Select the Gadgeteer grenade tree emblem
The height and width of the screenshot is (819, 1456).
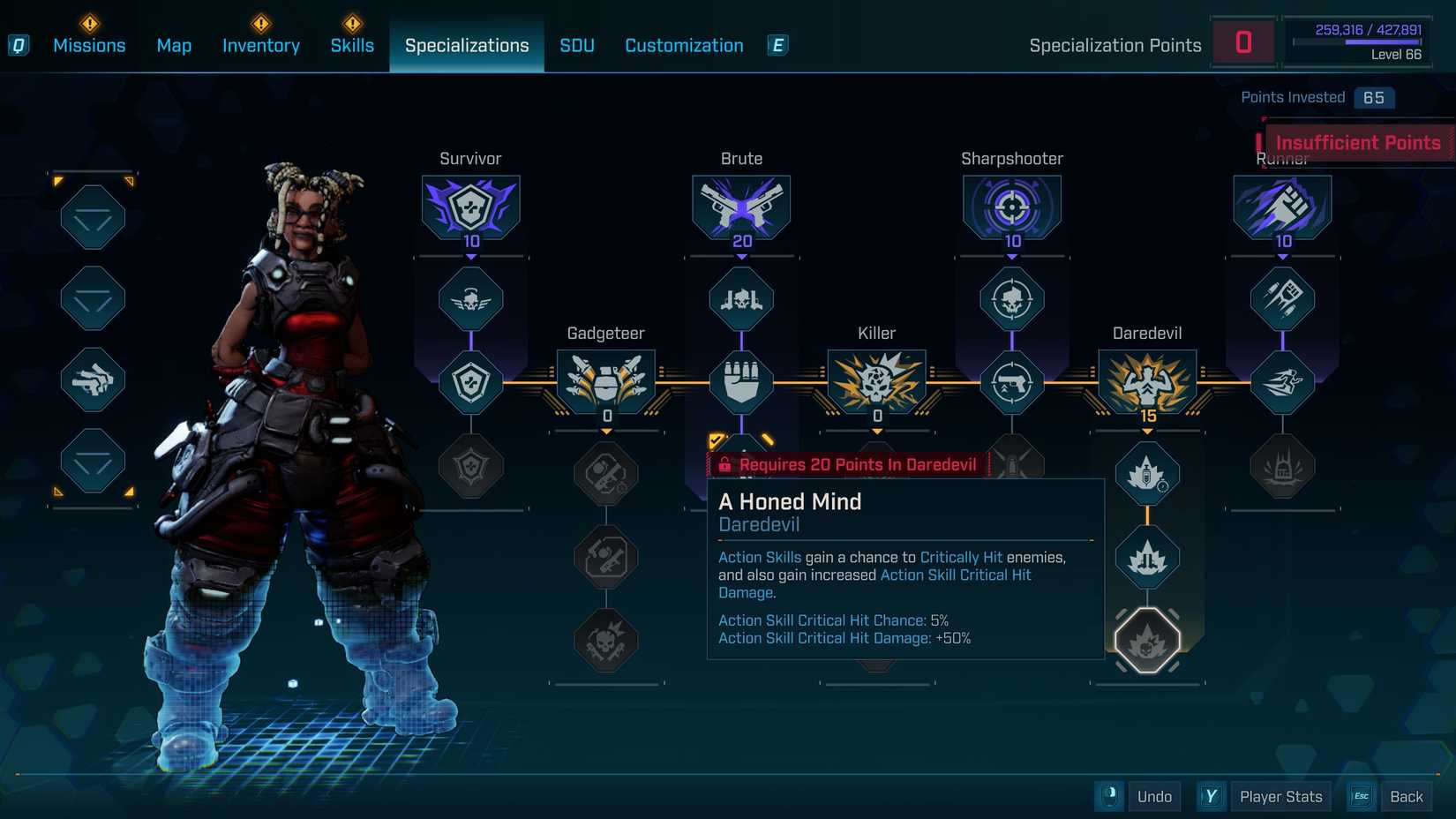coord(605,381)
